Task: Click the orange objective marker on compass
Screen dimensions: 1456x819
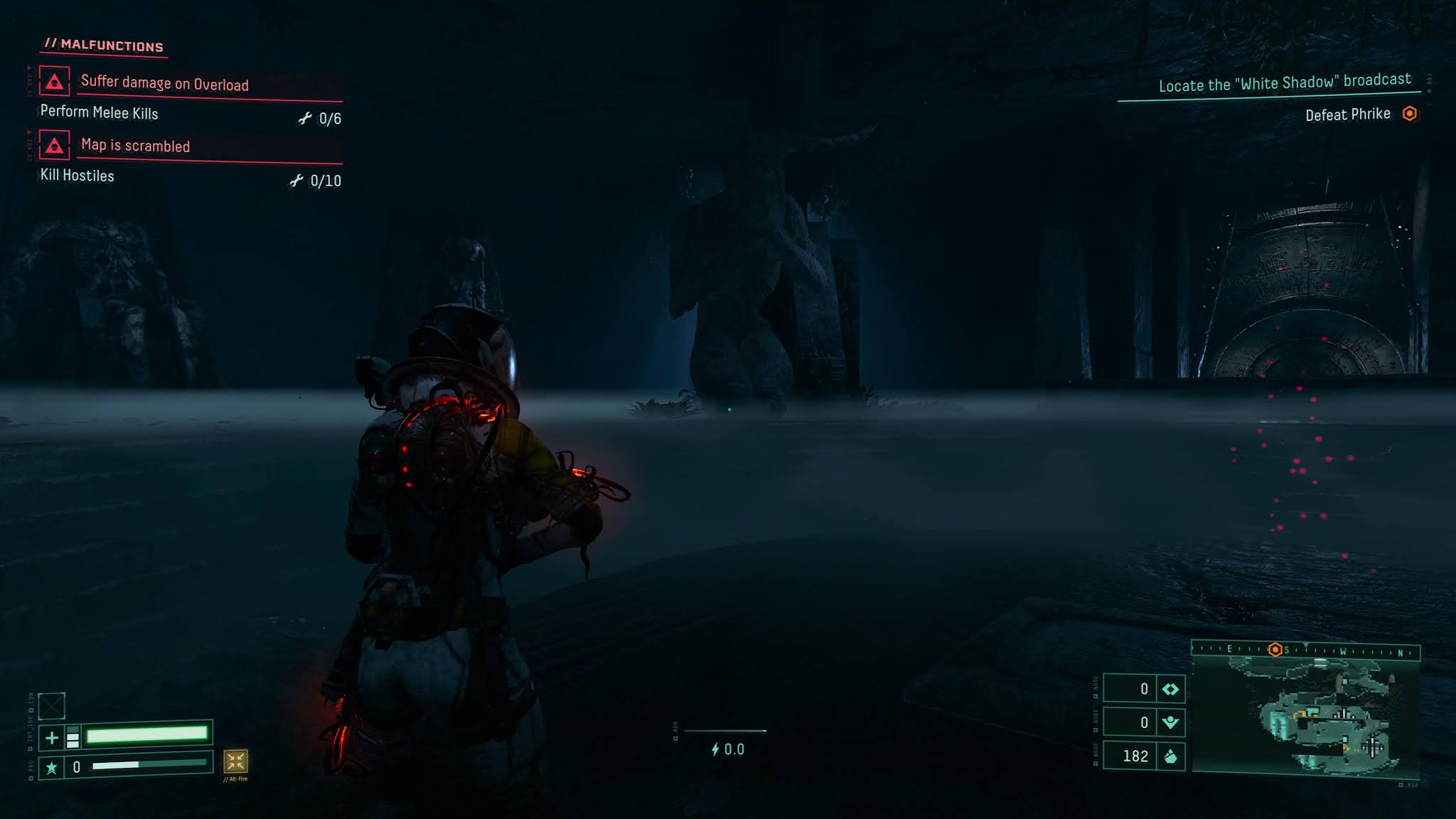Action: (1275, 650)
